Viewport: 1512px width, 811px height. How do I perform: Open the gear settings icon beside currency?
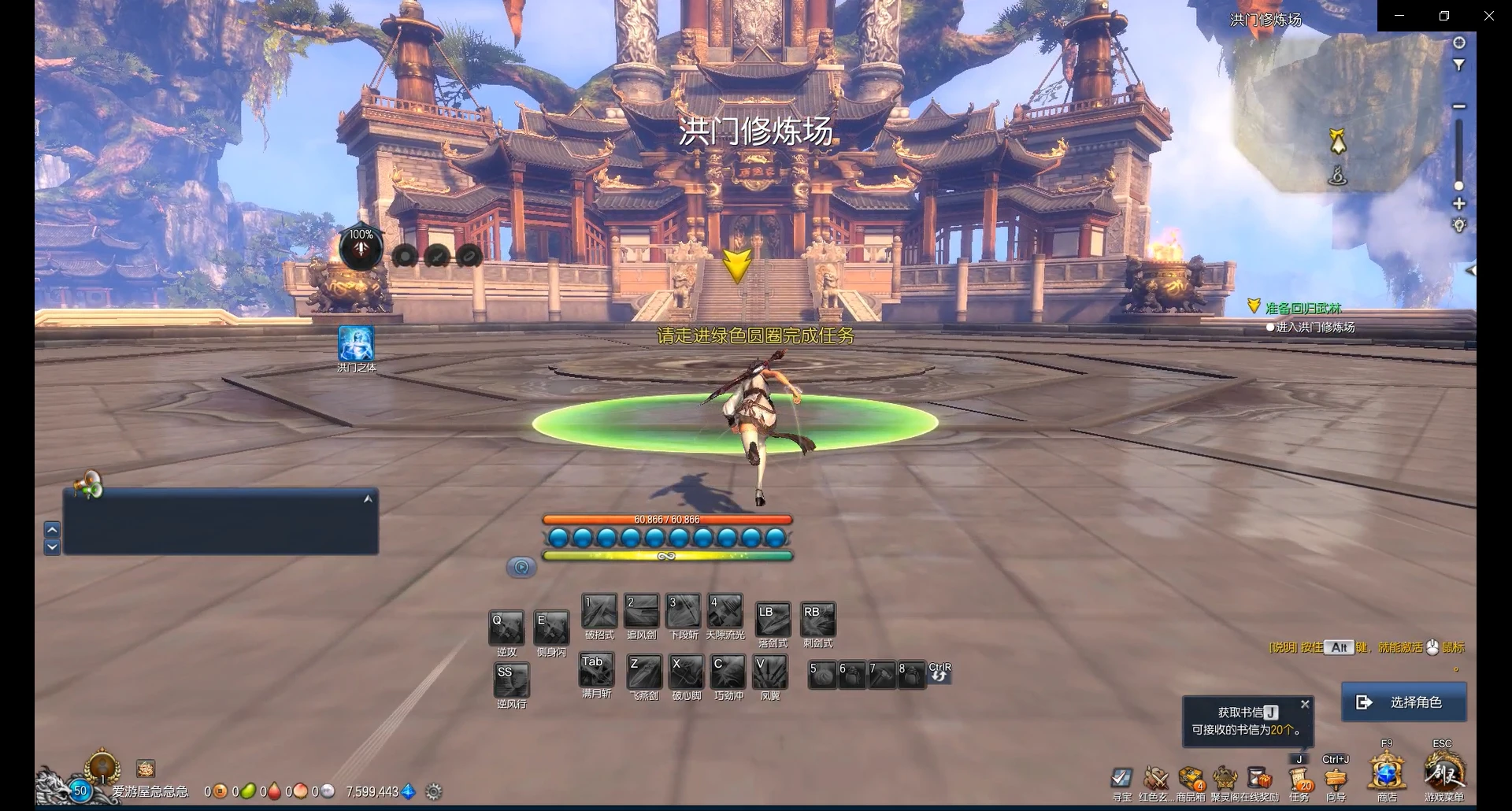point(433,791)
